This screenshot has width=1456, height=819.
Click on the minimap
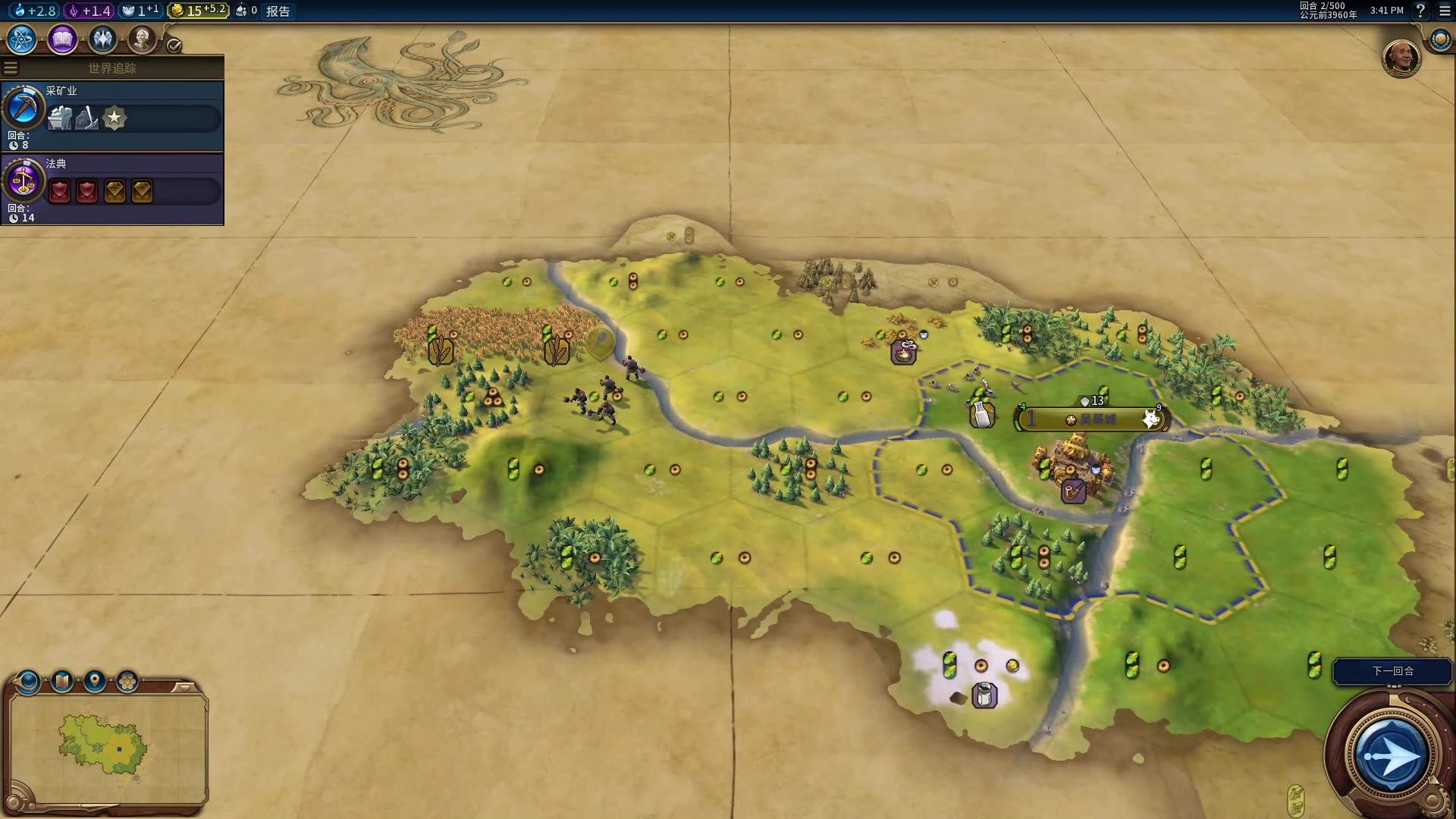106,747
